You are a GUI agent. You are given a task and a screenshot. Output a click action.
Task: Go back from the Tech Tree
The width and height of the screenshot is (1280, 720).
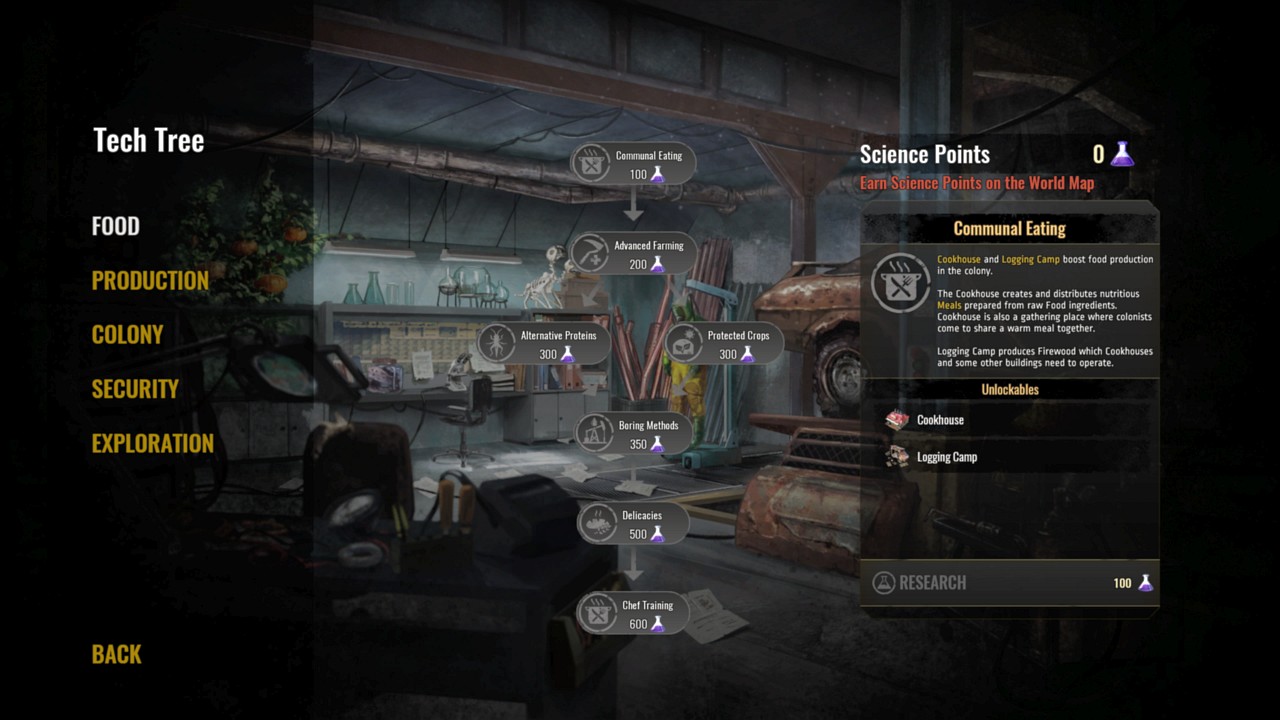(x=117, y=654)
